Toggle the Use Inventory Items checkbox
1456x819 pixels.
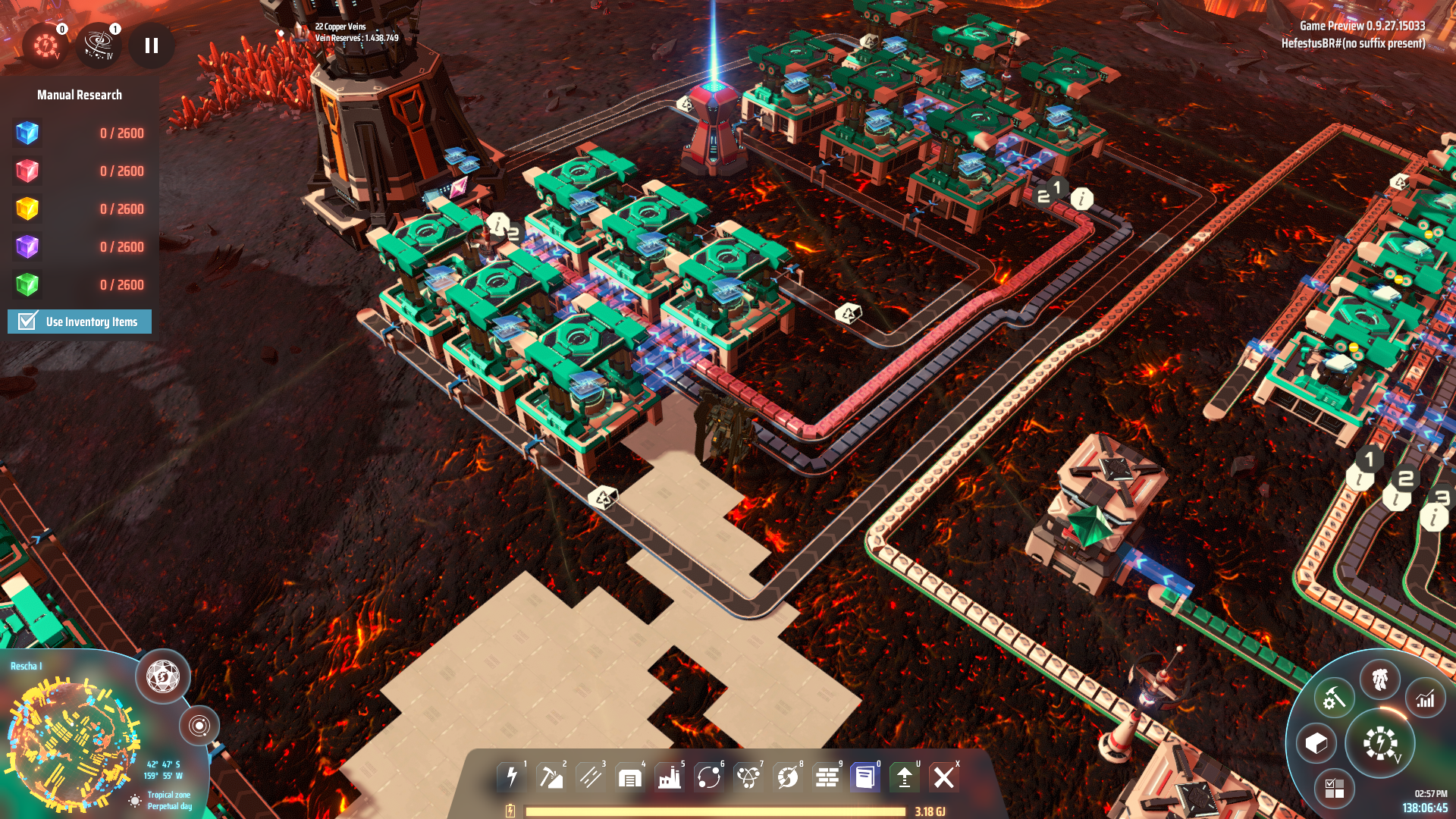(28, 322)
